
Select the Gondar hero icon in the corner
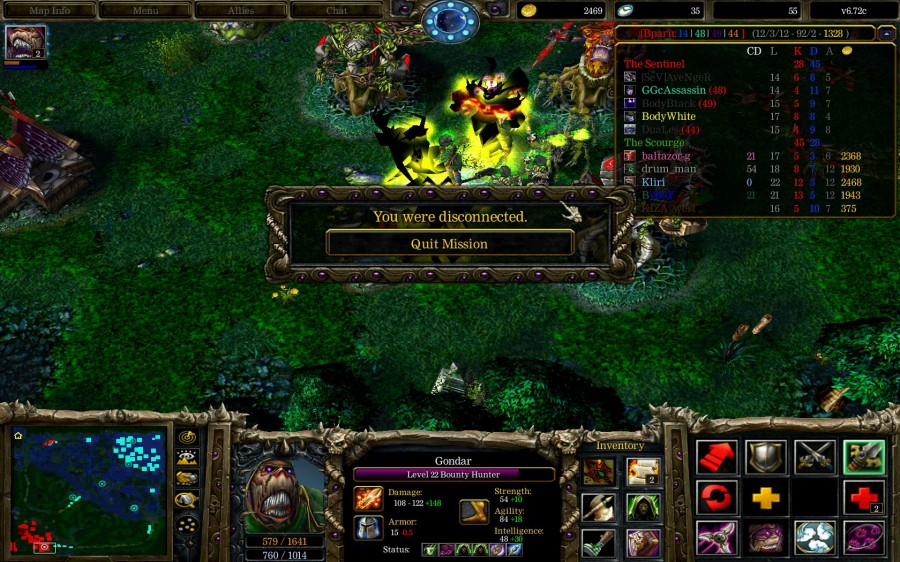[24, 43]
